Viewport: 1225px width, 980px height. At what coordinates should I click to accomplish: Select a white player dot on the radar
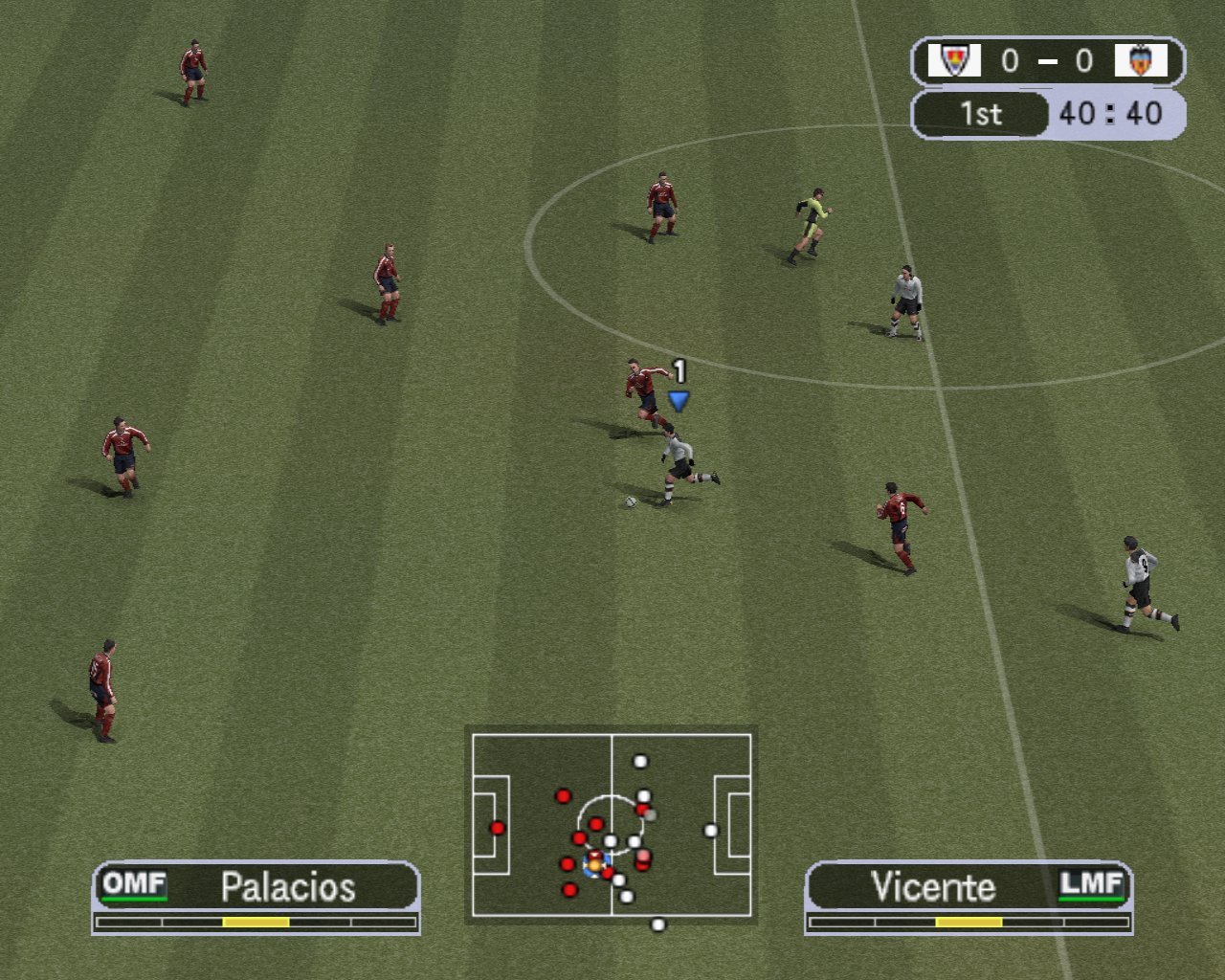coord(639,763)
